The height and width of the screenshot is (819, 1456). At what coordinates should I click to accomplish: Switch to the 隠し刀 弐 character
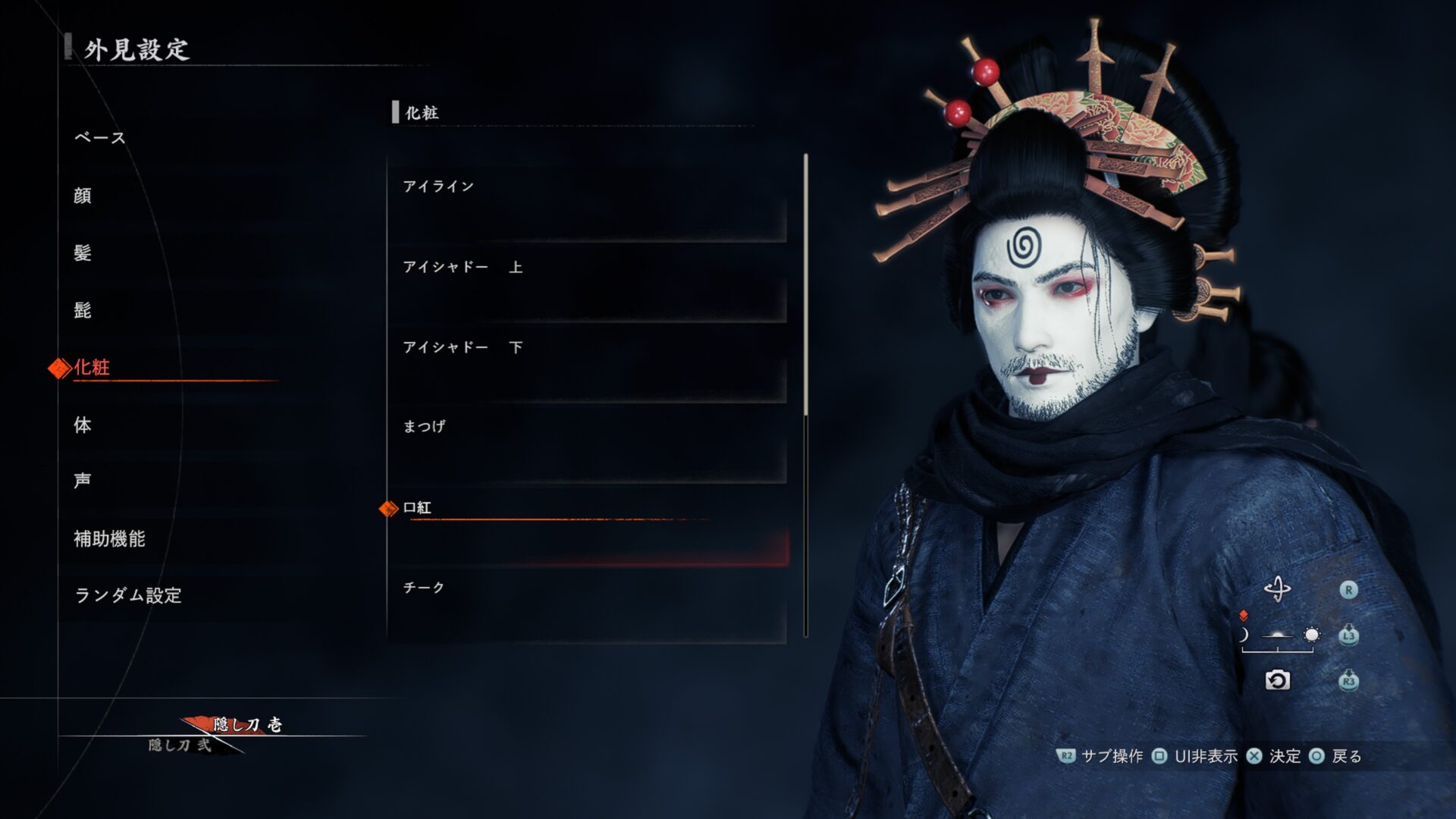click(x=180, y=745)
